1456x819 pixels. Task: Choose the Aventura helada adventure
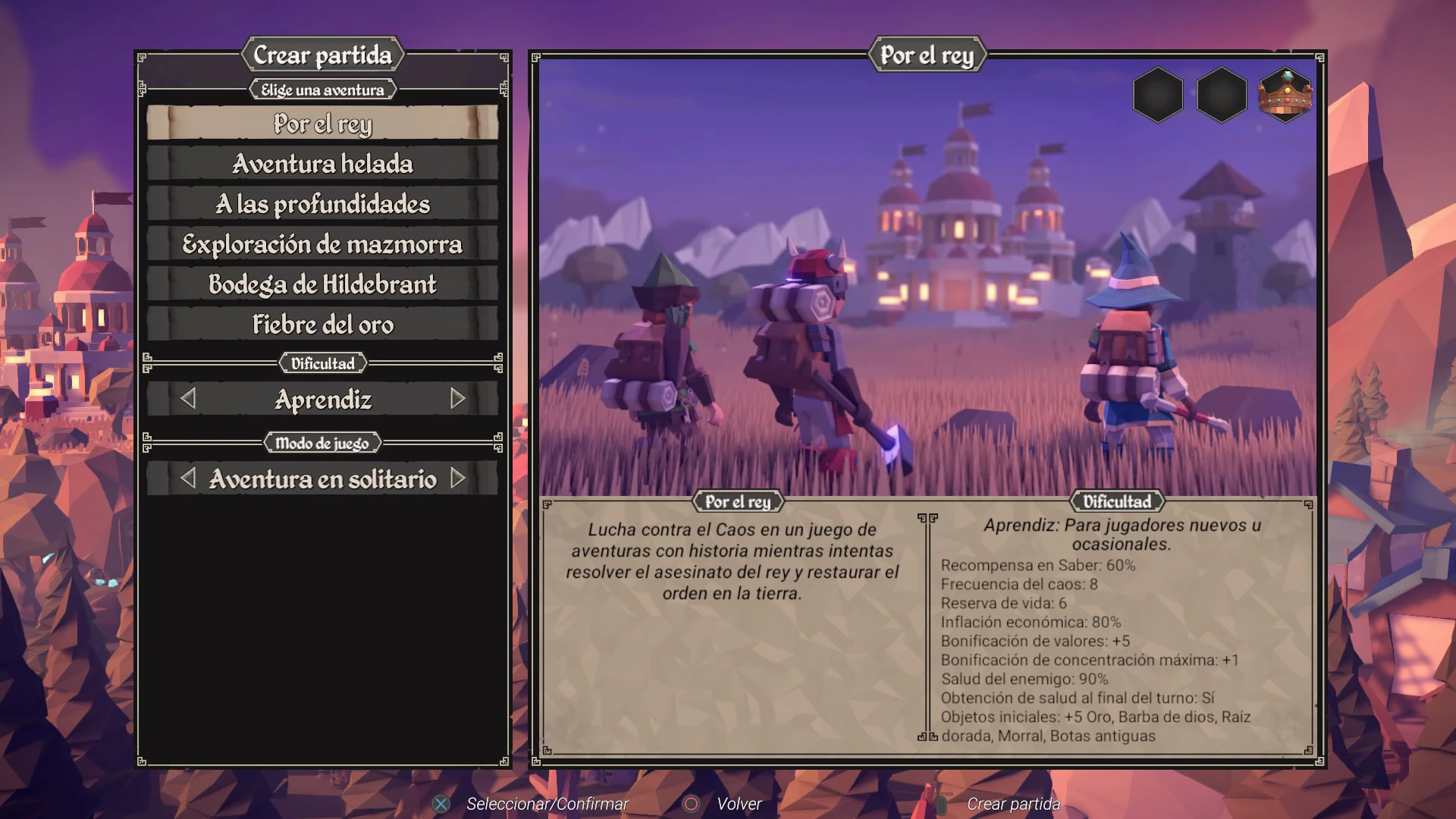coord(322,164)
